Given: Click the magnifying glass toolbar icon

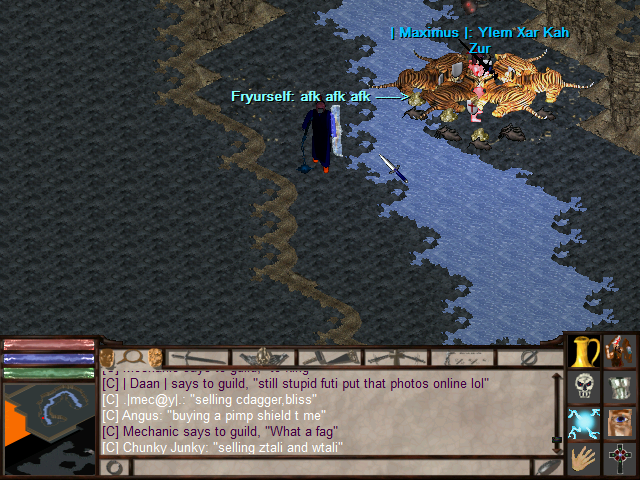Looking at the screenshot, I should tap(131, 357).
